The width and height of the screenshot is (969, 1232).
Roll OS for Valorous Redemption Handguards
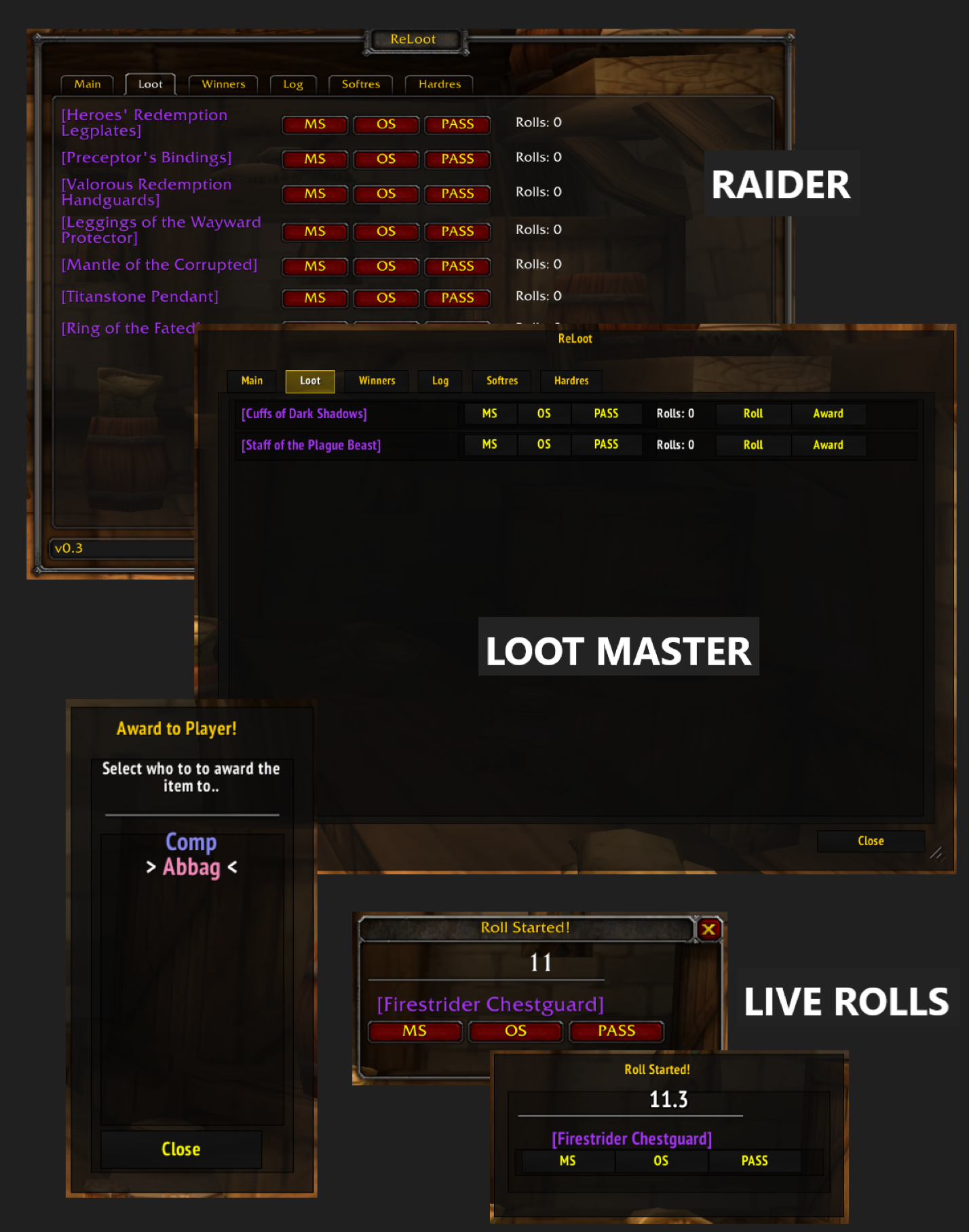[385, 194]
